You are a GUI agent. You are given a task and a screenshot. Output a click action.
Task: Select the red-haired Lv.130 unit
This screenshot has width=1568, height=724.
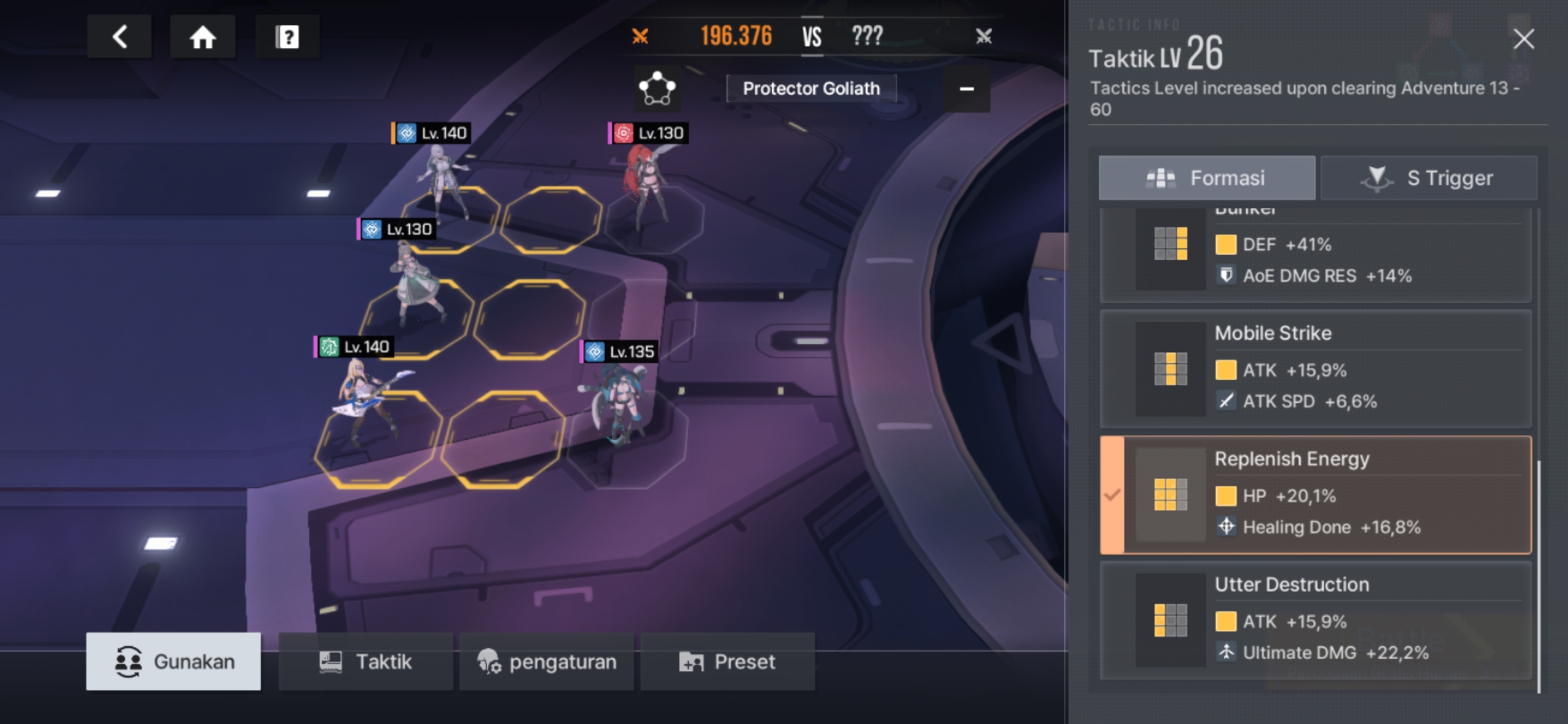[645, 188]
